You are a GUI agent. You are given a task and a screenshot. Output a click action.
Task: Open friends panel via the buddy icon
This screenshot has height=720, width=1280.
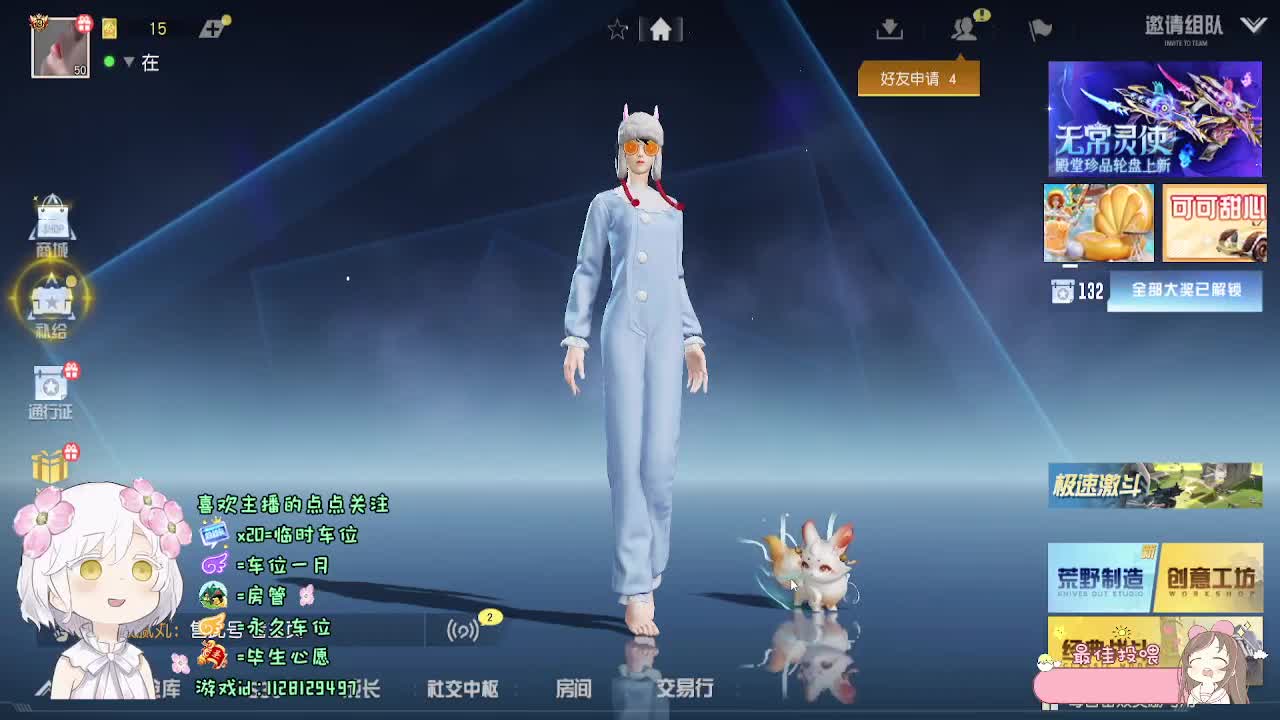tap(963, 30)
